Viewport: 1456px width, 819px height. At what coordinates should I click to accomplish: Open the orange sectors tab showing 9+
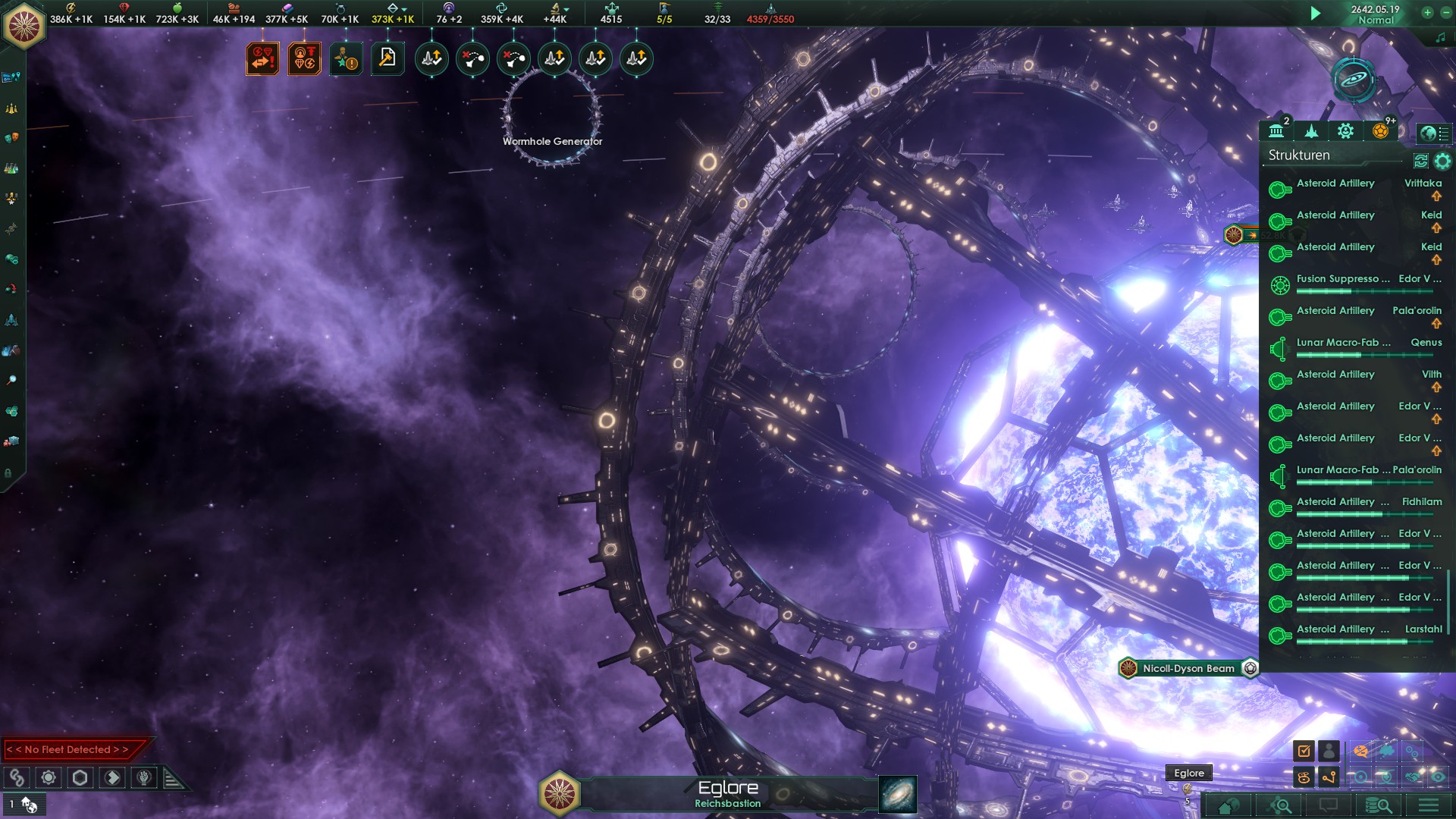[x=1380, y=131]
